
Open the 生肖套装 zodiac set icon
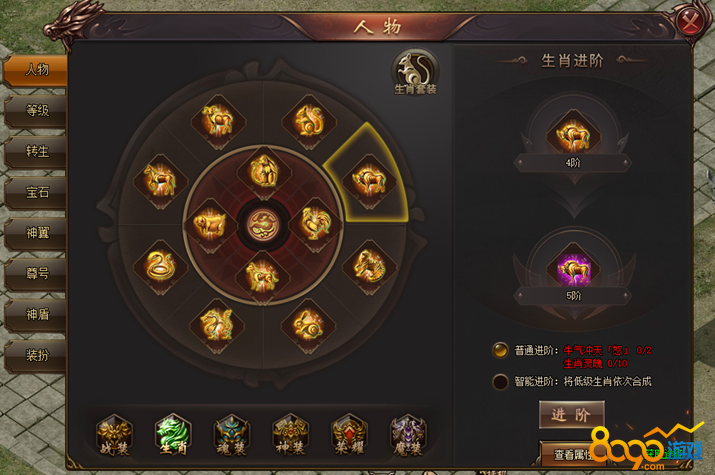415,72
